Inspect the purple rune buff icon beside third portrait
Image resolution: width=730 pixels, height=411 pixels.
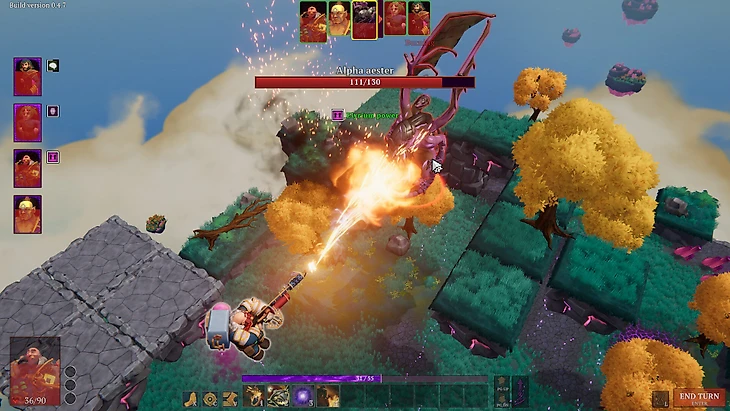click(x=53, y=157)
